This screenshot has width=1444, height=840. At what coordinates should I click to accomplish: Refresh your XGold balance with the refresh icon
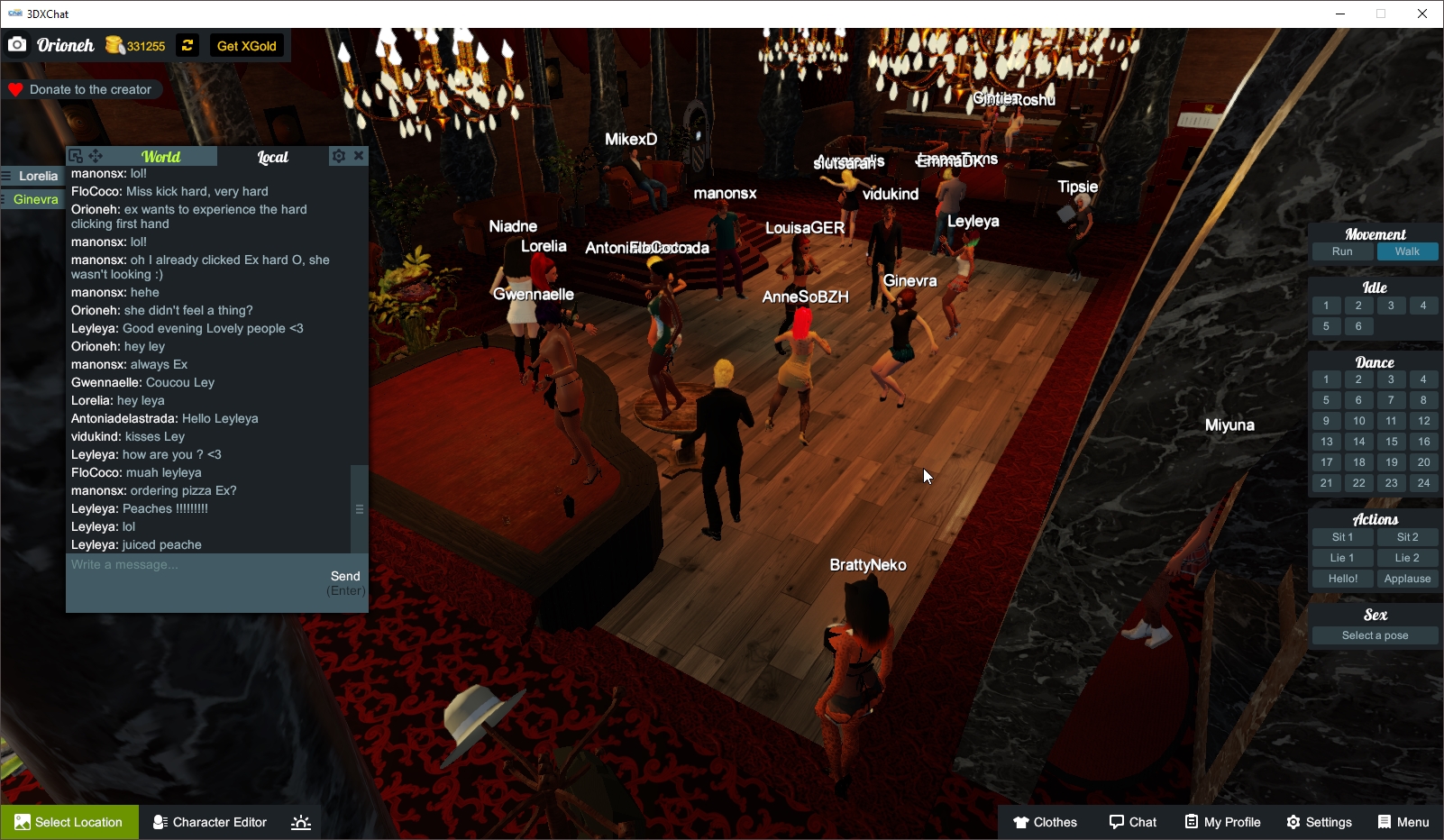click(187, 45)
